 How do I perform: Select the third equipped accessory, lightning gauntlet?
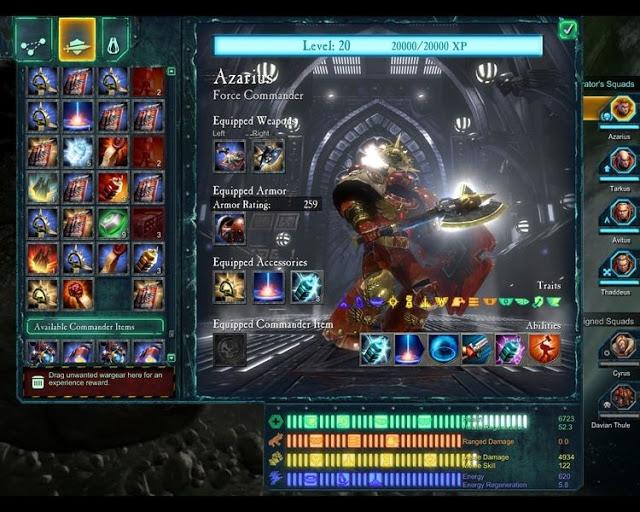307,287
